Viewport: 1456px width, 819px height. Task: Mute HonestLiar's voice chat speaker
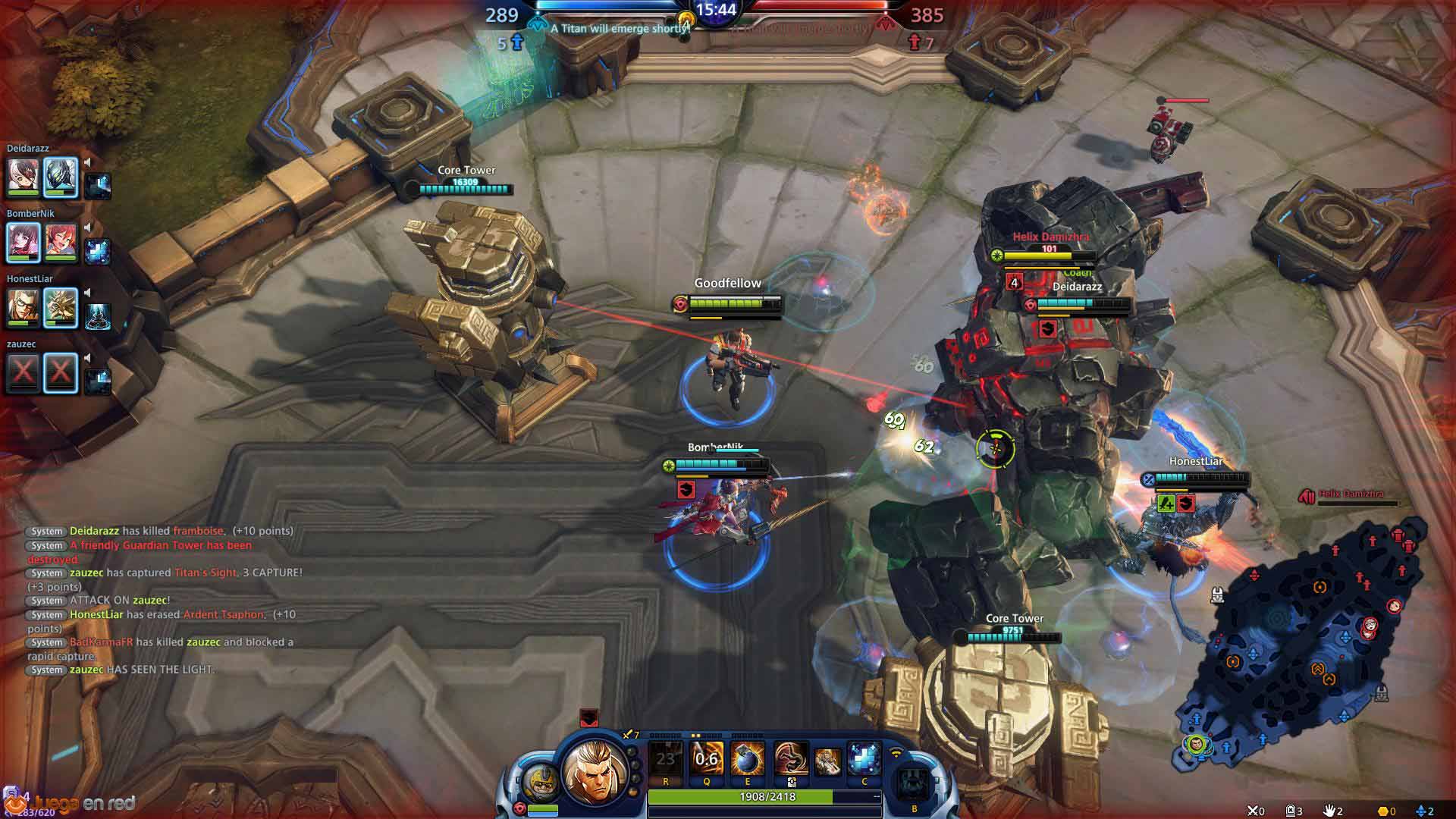coord(88,293)
